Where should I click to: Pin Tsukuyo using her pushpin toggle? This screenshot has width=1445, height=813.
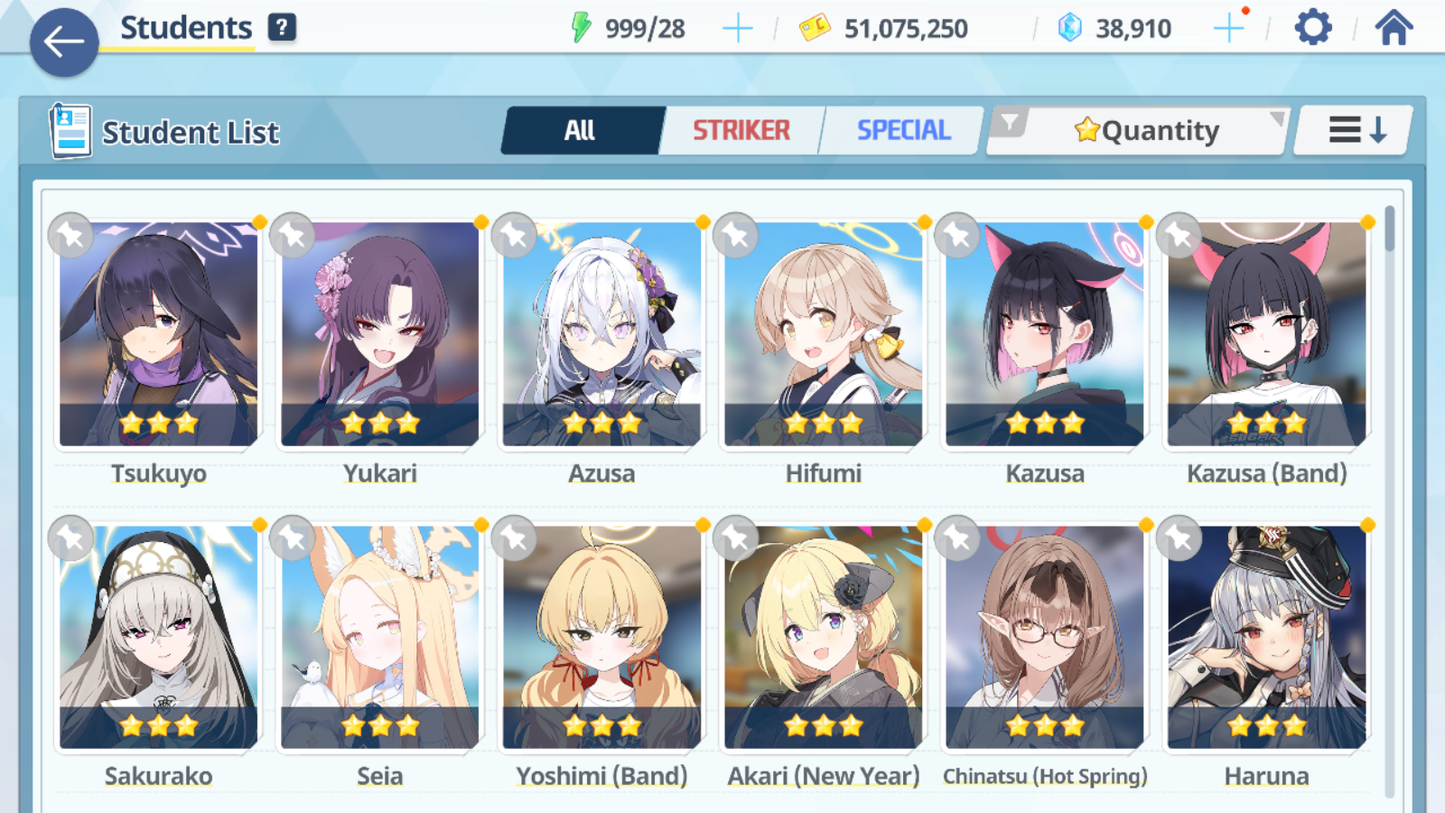click(71, 235)
